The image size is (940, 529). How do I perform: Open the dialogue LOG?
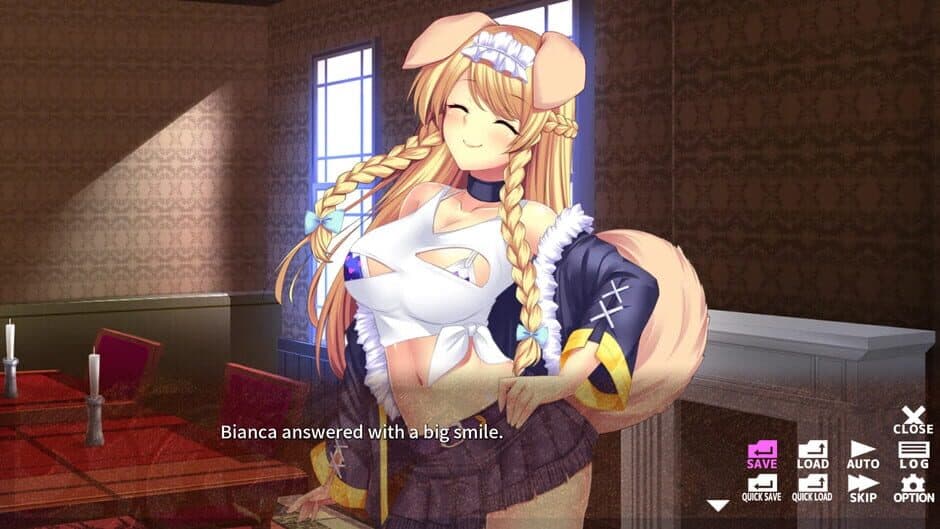tap(913, 454)
